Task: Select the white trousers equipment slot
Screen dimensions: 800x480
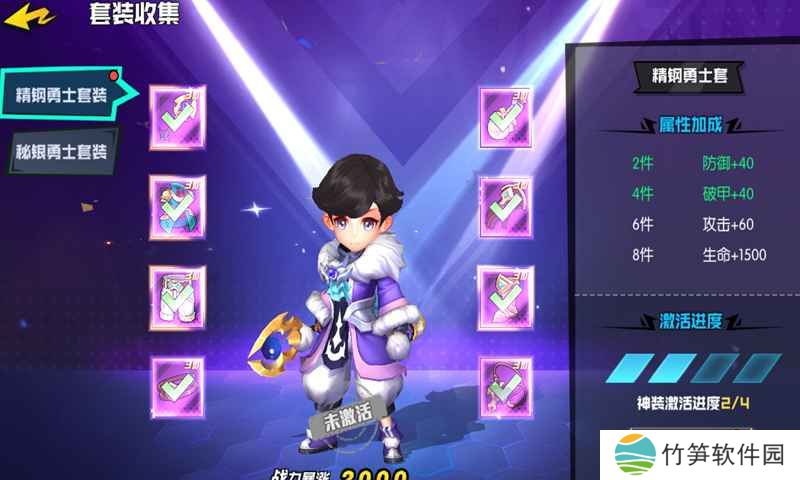Action: click(177, 296)
